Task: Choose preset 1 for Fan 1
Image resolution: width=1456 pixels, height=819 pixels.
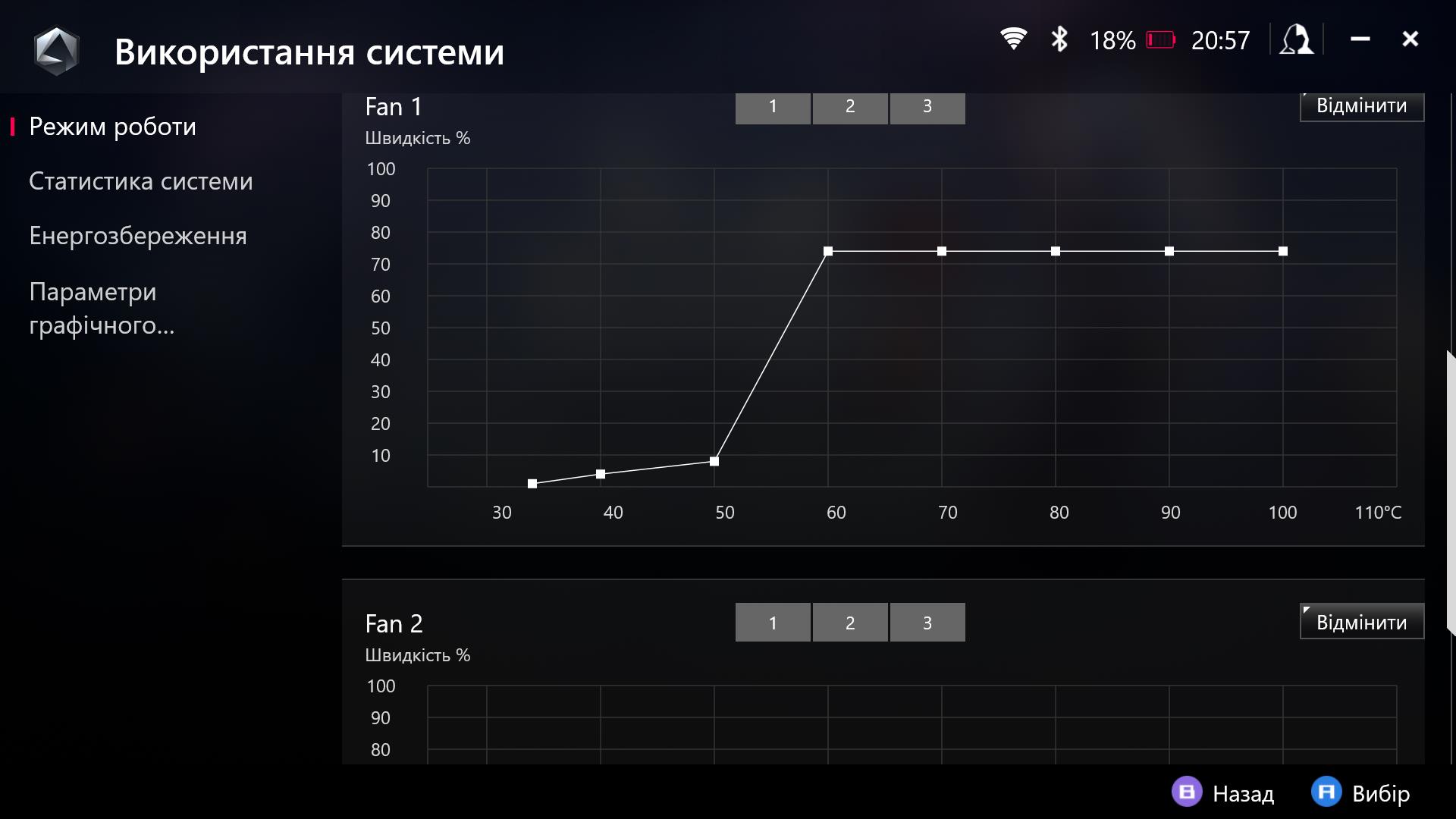Action: tap(773, 107)
